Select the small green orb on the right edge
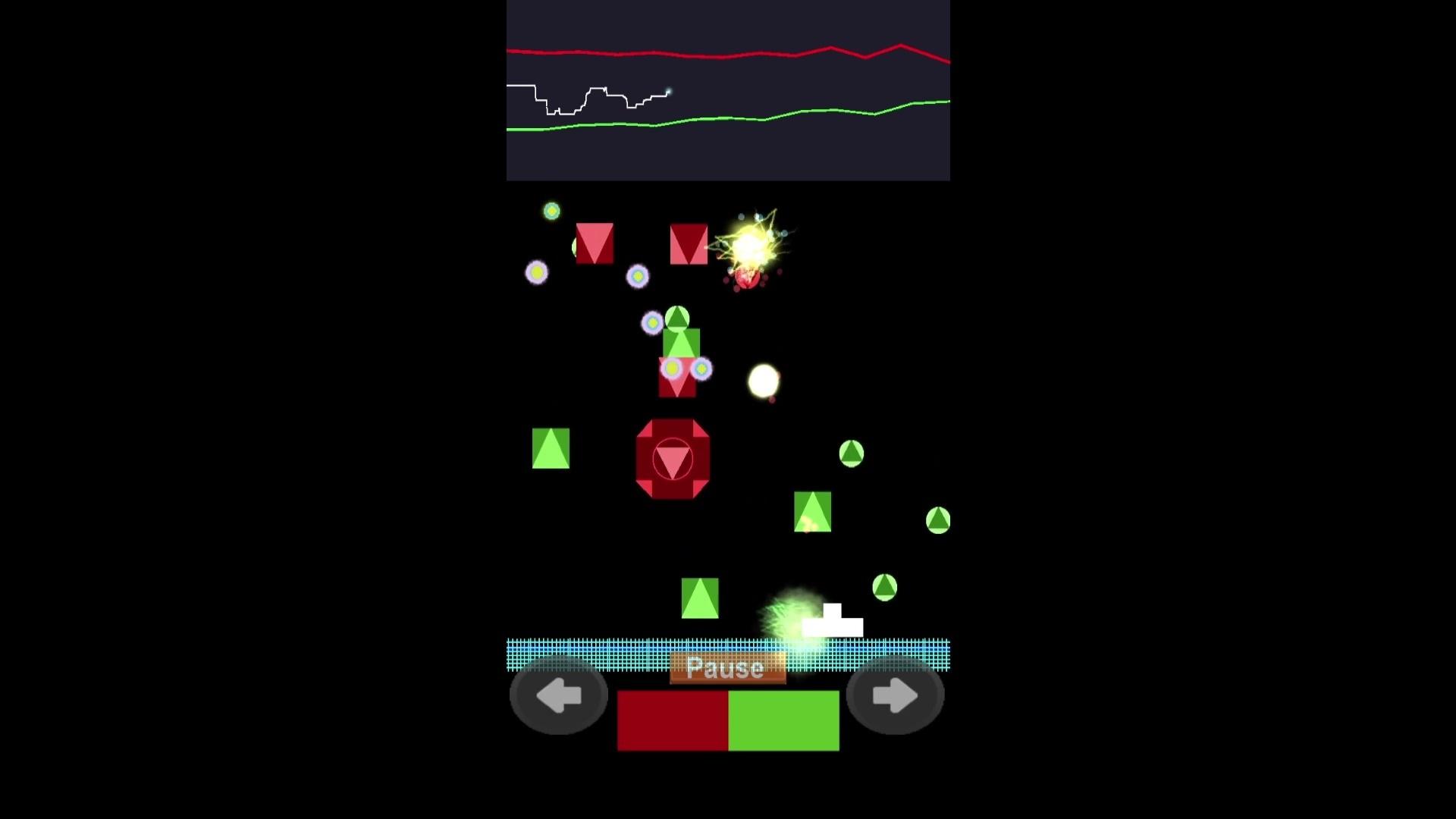The width and height of the screenshot is (1456, 819). 937,520
